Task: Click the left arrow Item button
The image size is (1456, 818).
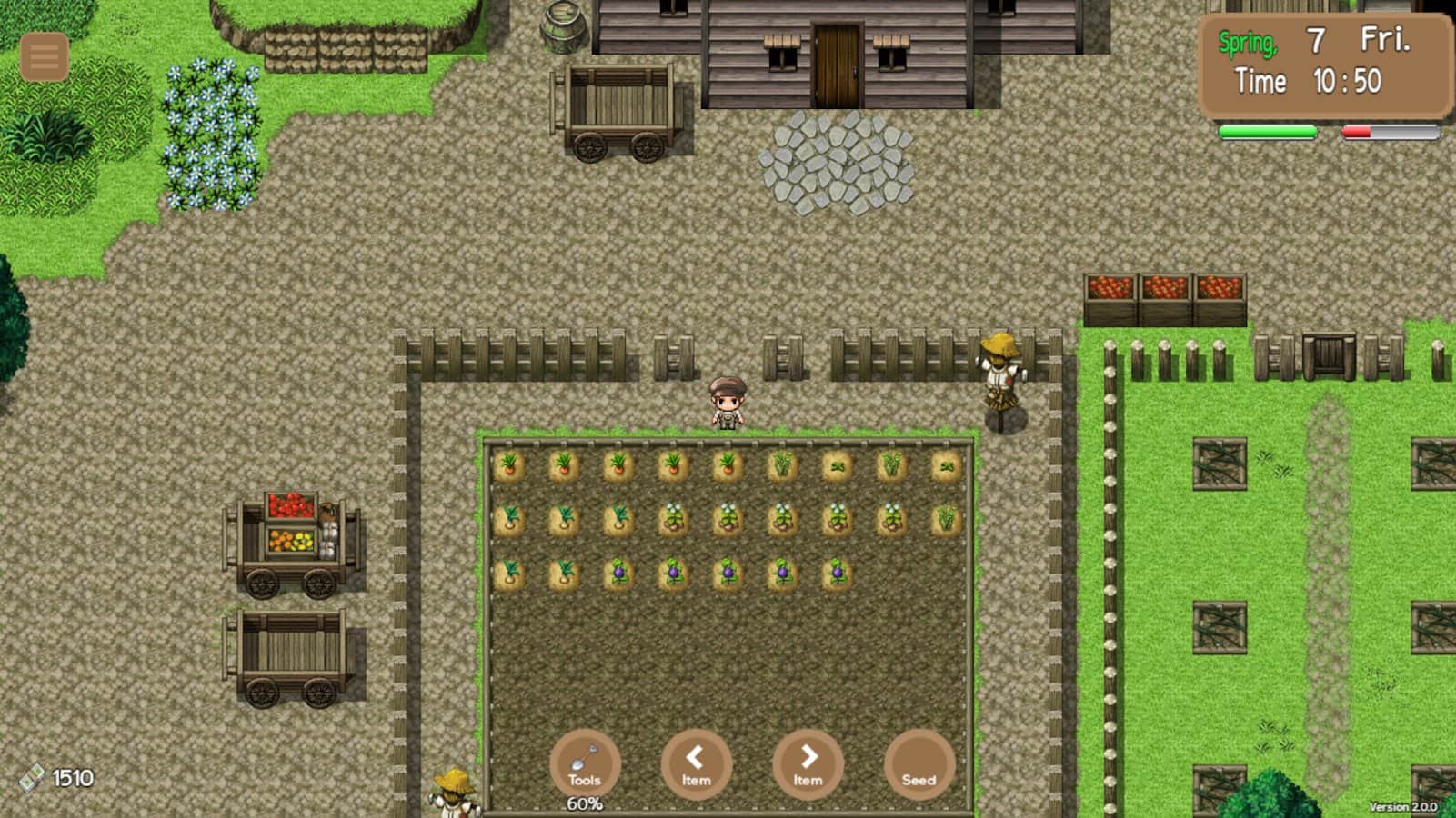Action: 697,766
